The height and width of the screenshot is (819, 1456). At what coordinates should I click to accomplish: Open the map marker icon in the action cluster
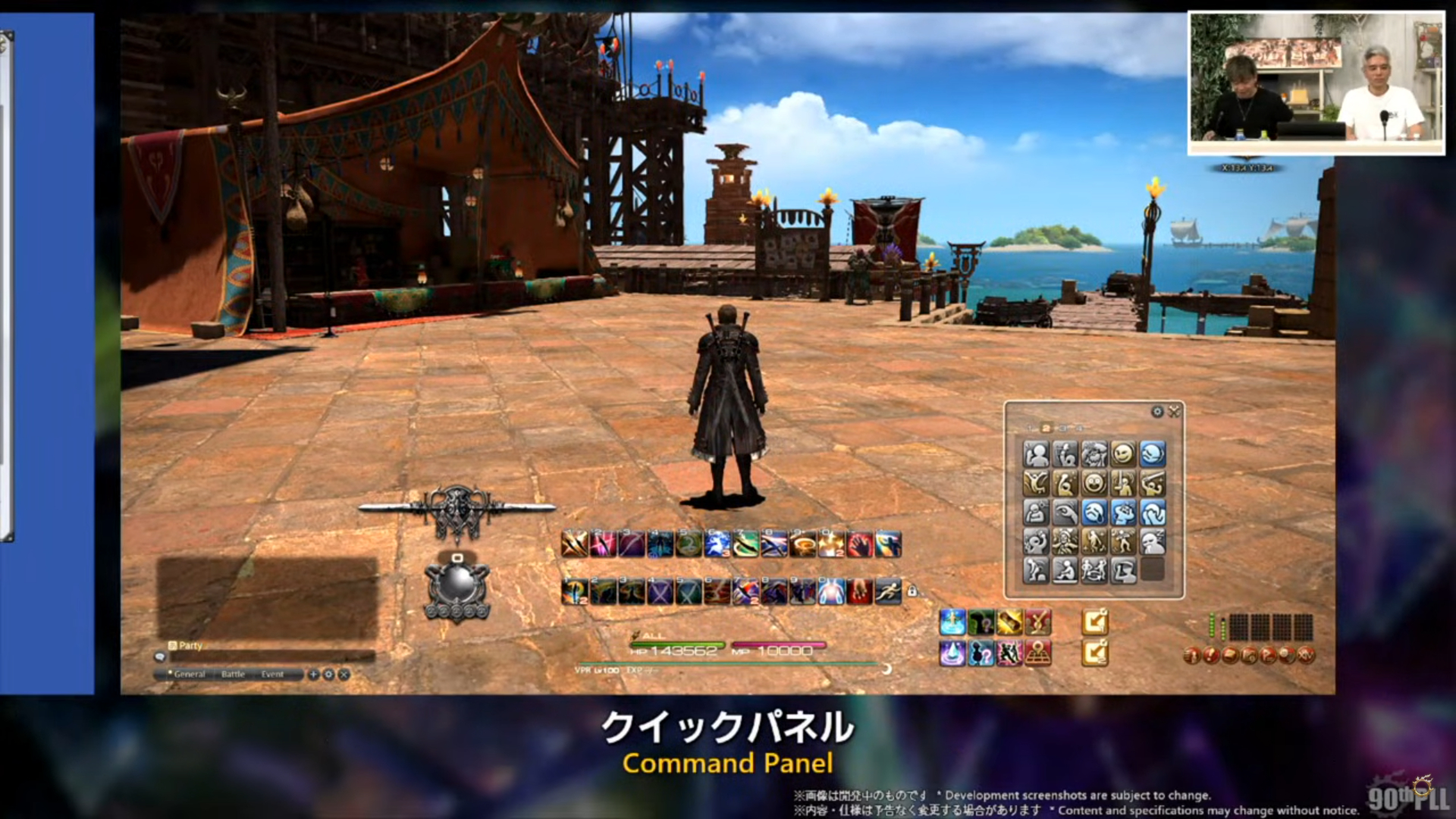pos(1038,652)
